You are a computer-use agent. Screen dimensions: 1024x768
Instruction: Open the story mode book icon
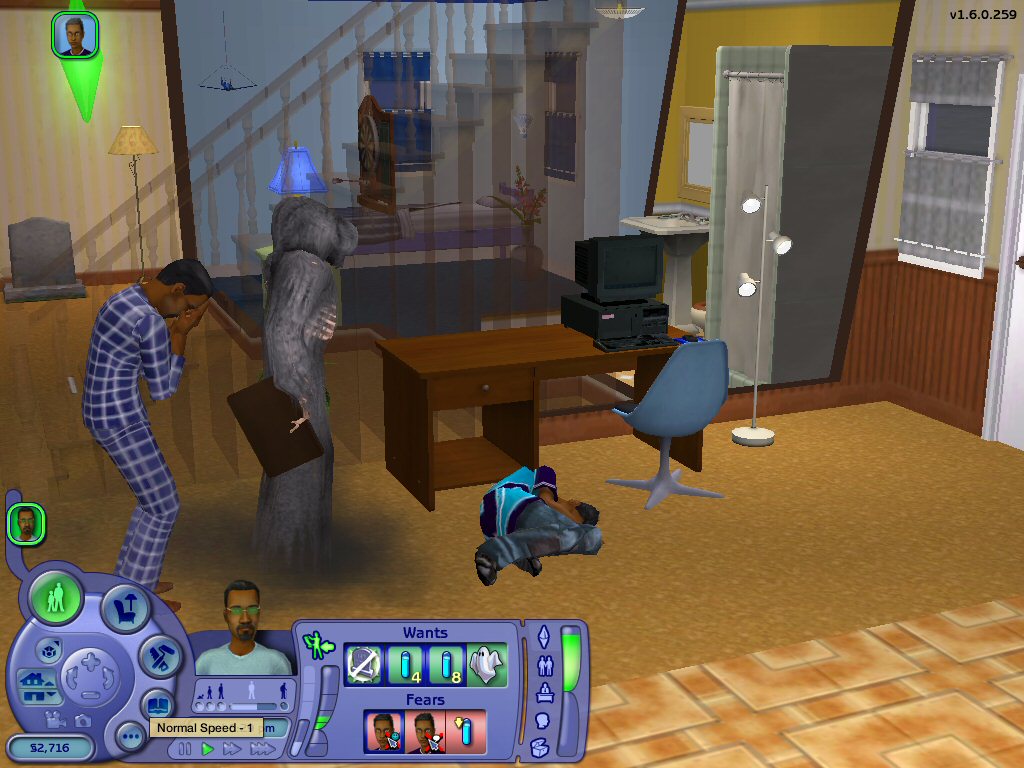(158, 703)
